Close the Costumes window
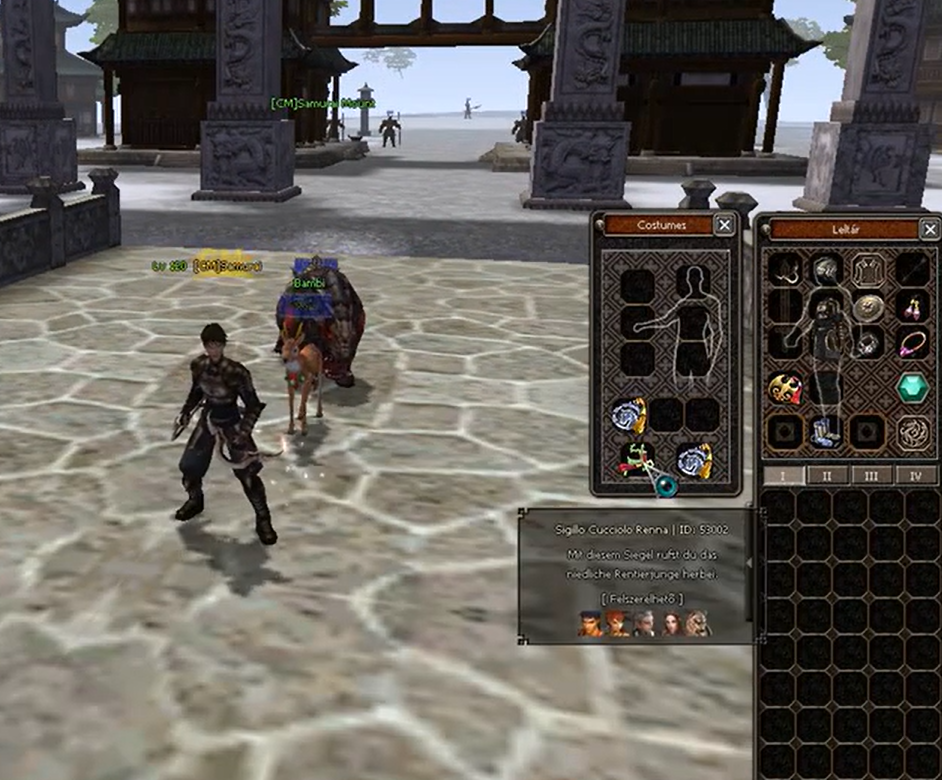Image resolution: width=942 pixels, height=780 pixels. [724, 225]
